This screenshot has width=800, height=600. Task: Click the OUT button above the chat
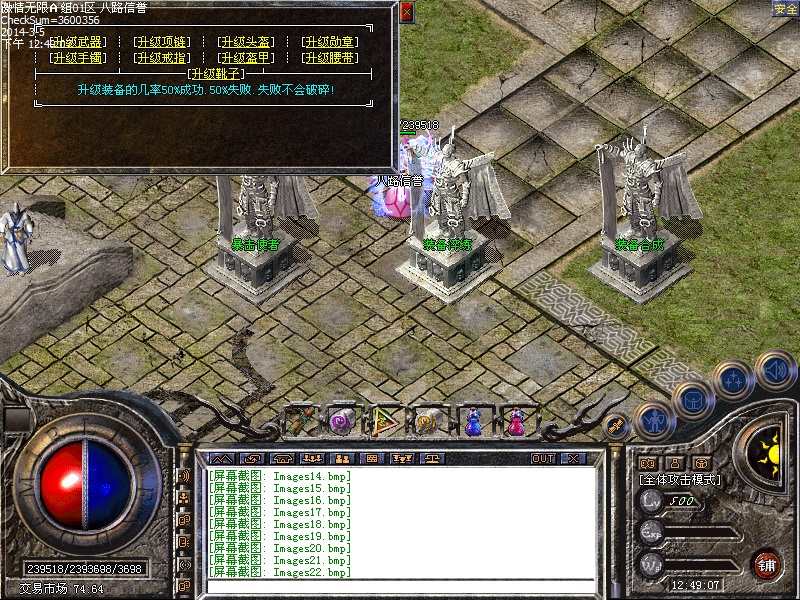pyautogui.click(x=543, y=458)
